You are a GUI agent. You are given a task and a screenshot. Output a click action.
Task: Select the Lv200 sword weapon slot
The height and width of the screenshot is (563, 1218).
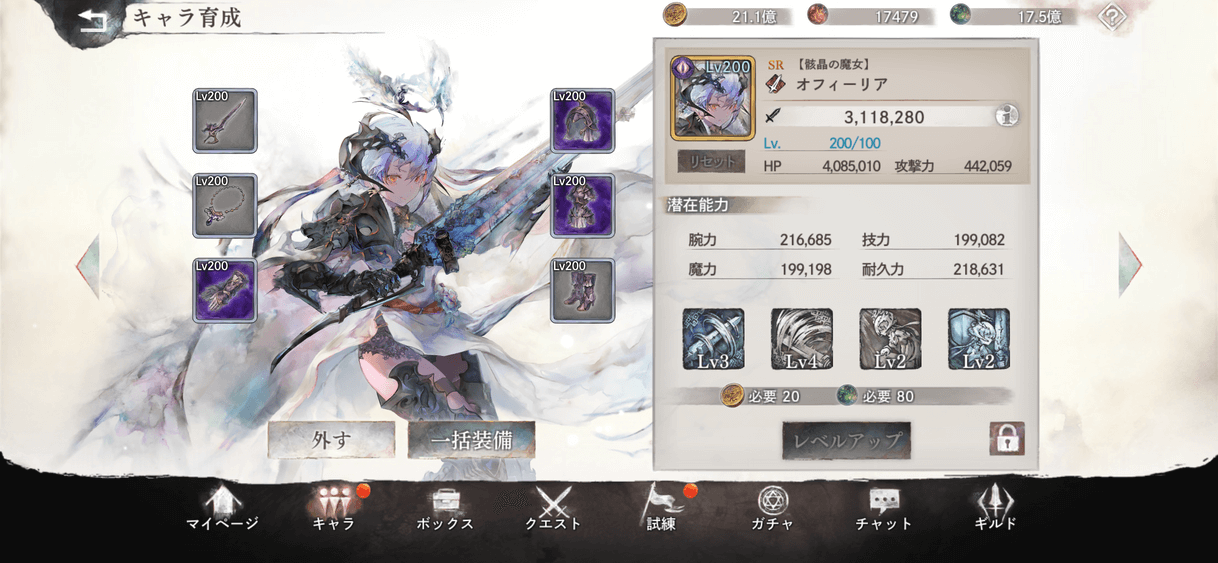click(x=224, y=121)
